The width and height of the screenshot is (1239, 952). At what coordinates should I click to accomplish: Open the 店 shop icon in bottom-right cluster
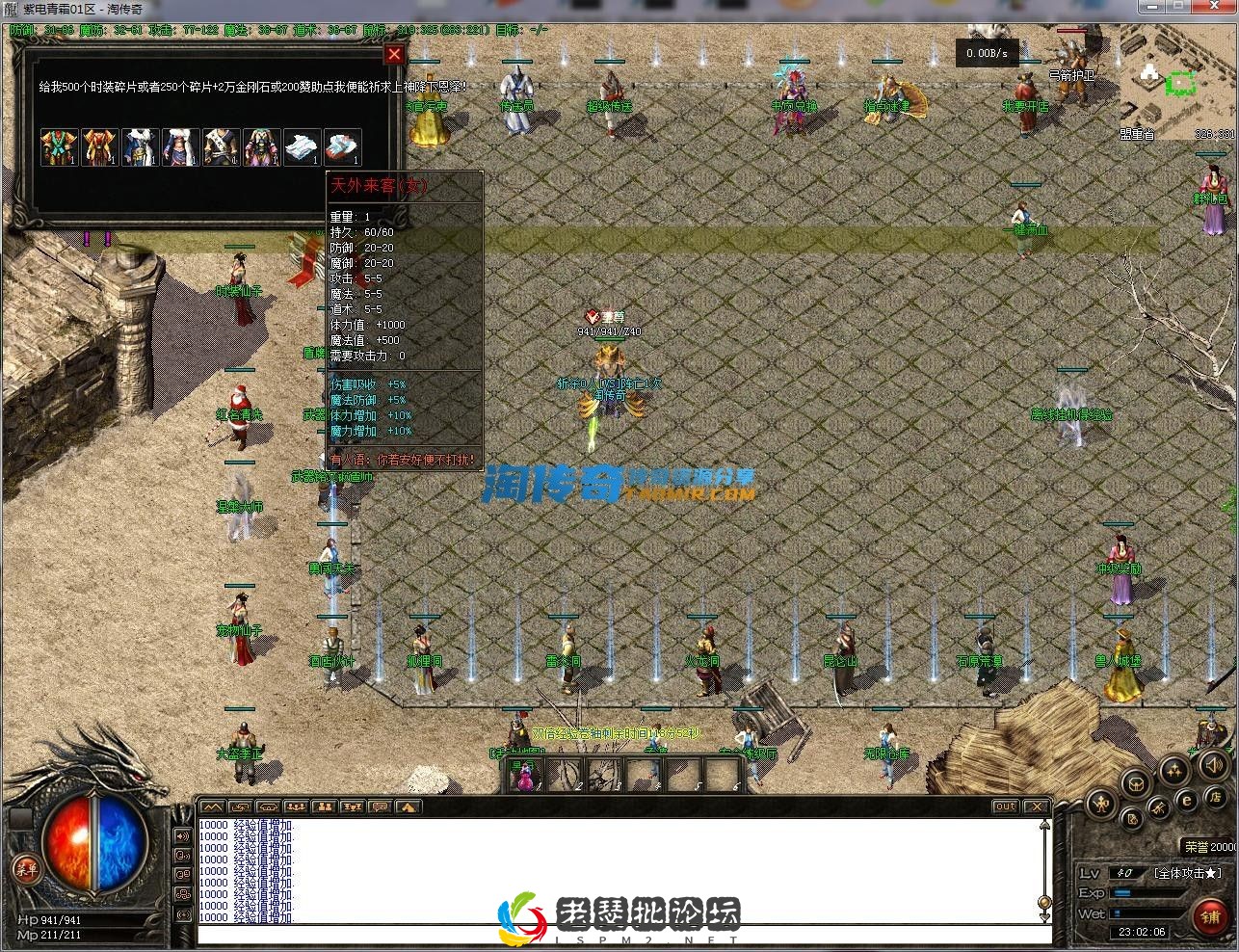(x=1216, y=799)
